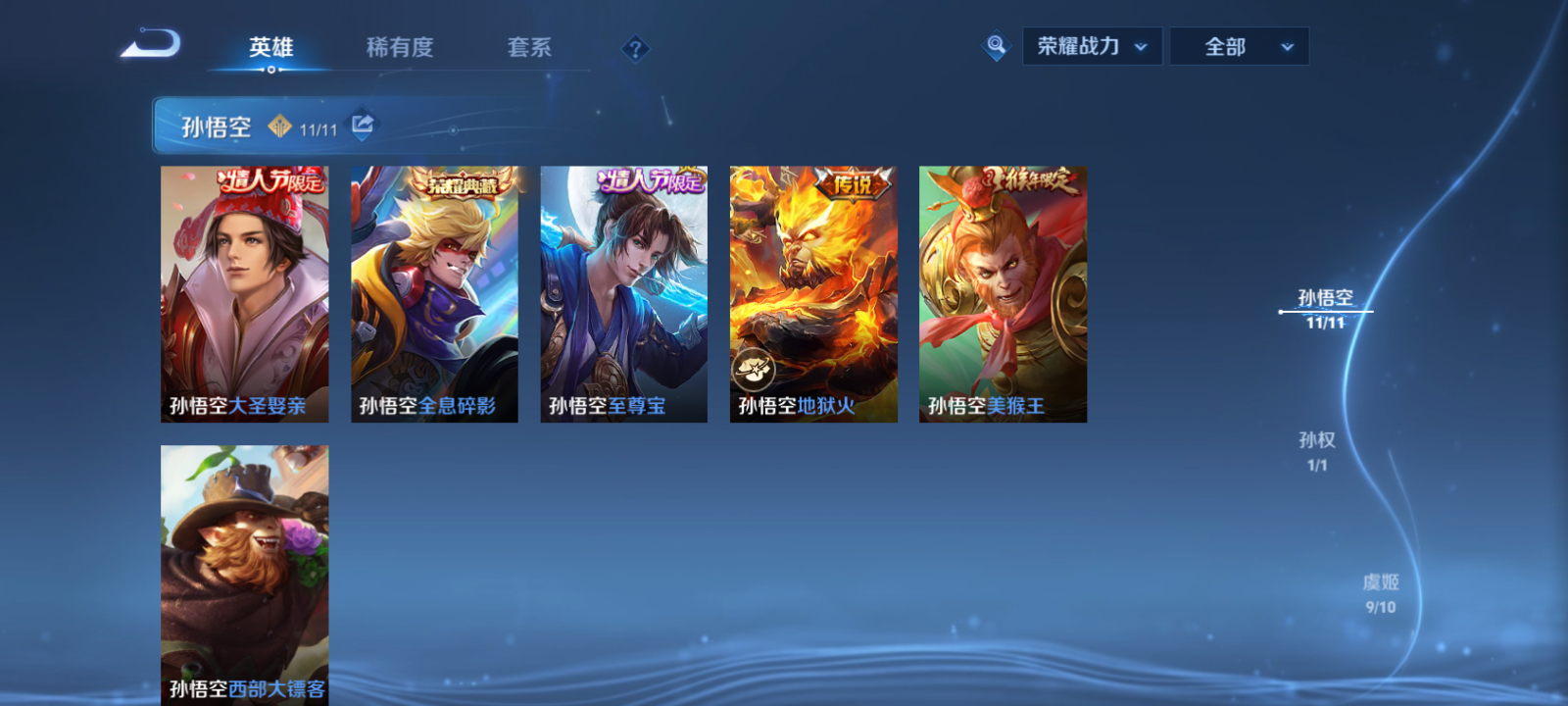Open the 孙悟空美猴王 skin thumbnail

pos(1002,292)
